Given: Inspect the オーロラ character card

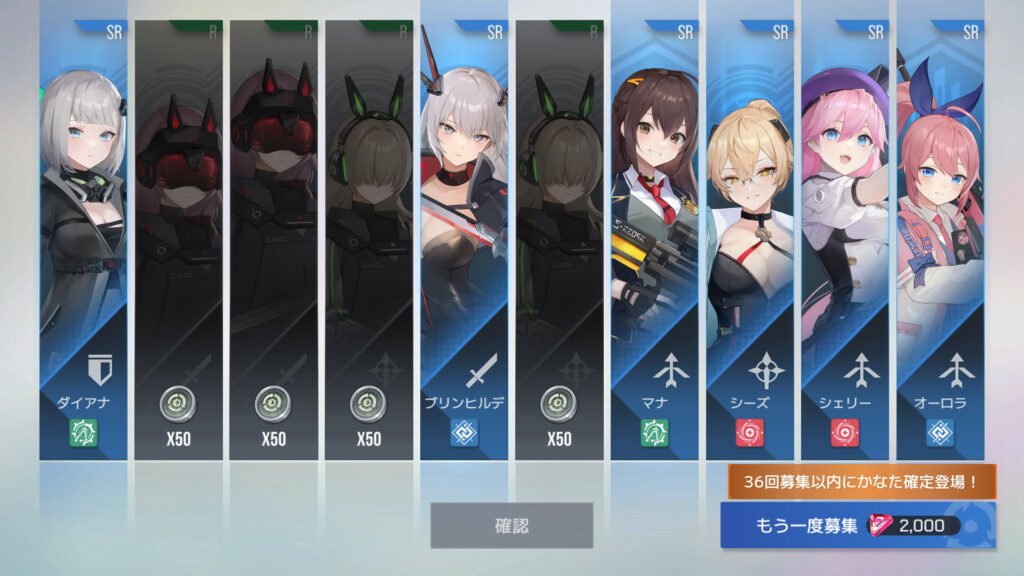Looking at the screenshot, I should pos(940,240).
